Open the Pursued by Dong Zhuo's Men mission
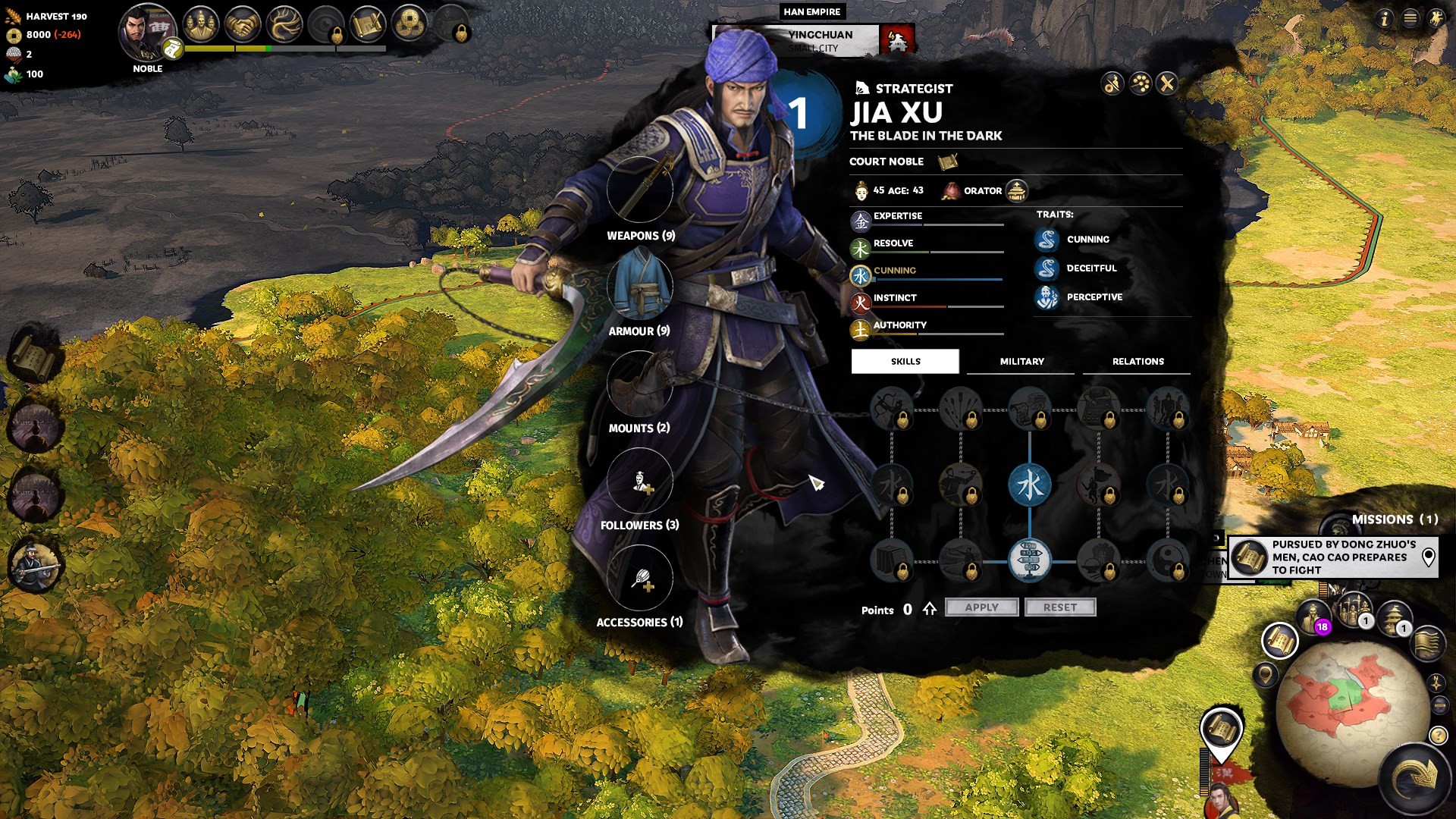 tap(1338, 557)
